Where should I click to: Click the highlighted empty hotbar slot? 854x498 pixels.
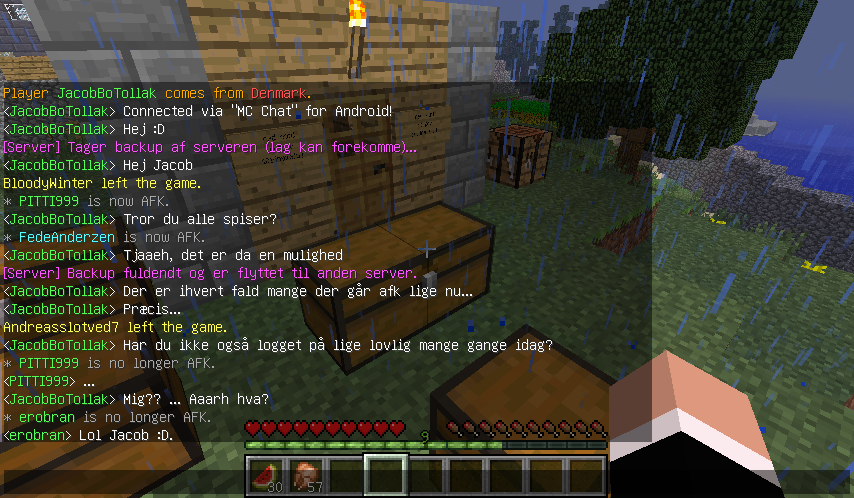coord(386,475)
